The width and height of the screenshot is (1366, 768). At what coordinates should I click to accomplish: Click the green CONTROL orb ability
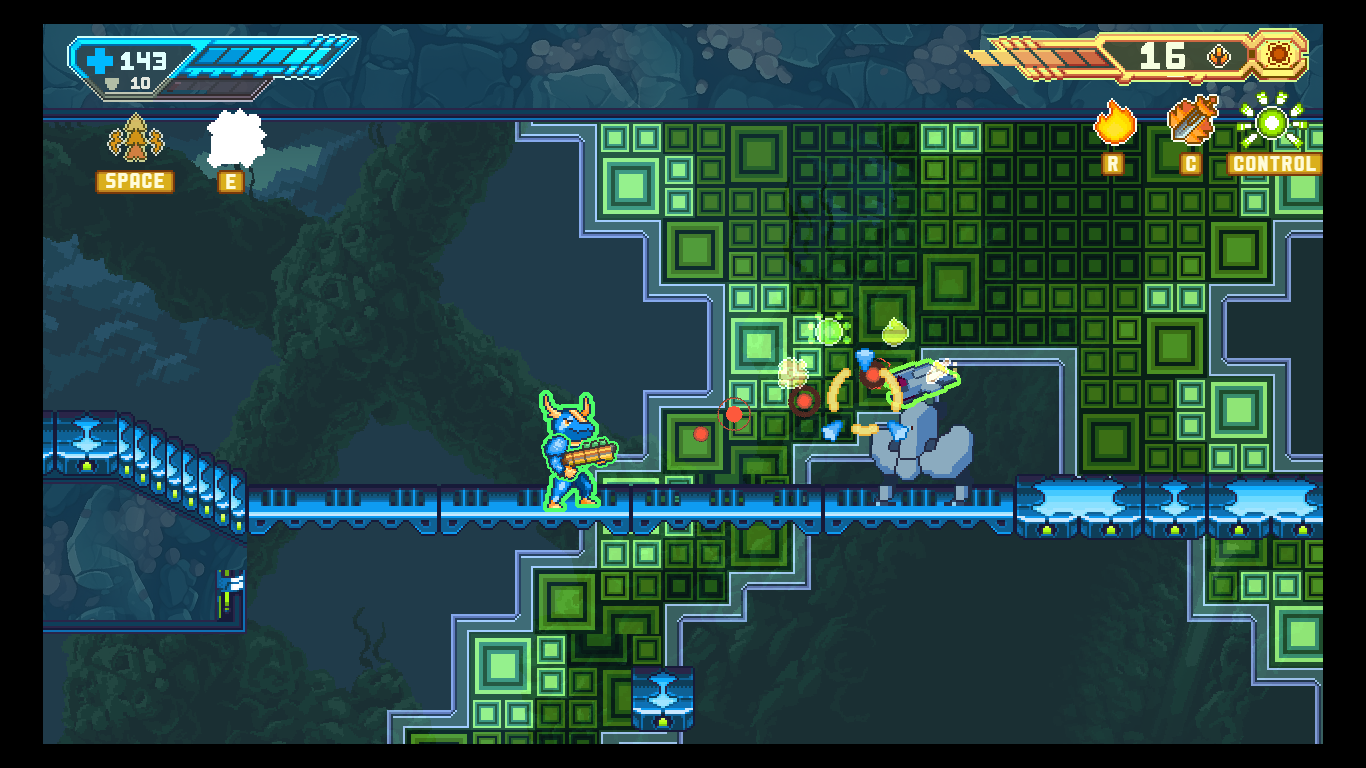point(1270,124)
